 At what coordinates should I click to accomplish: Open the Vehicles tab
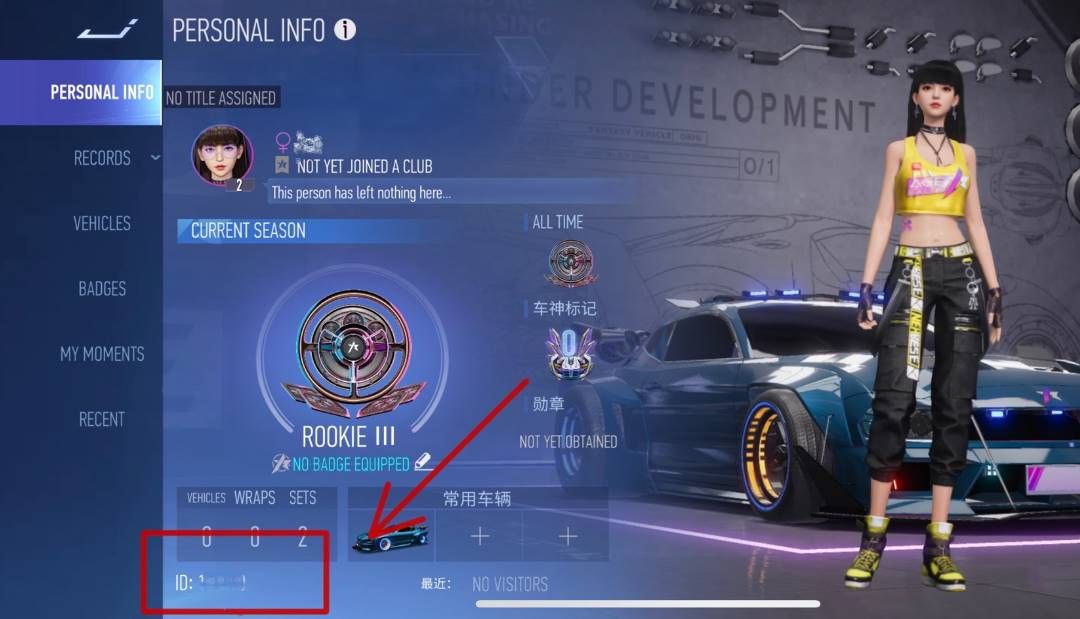click(x=102, y=223)
